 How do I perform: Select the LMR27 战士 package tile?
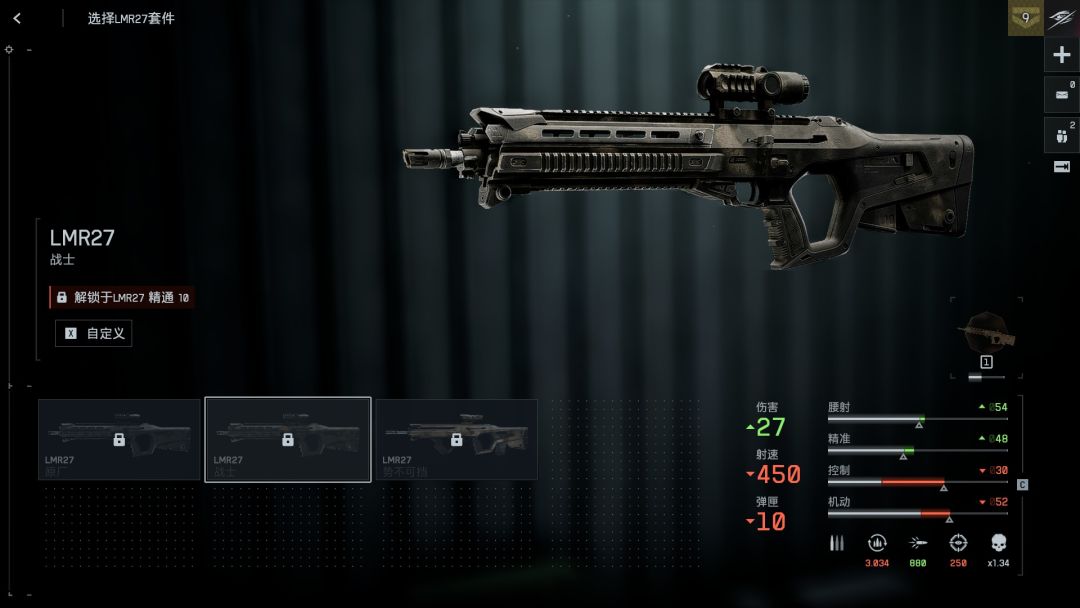288,440
